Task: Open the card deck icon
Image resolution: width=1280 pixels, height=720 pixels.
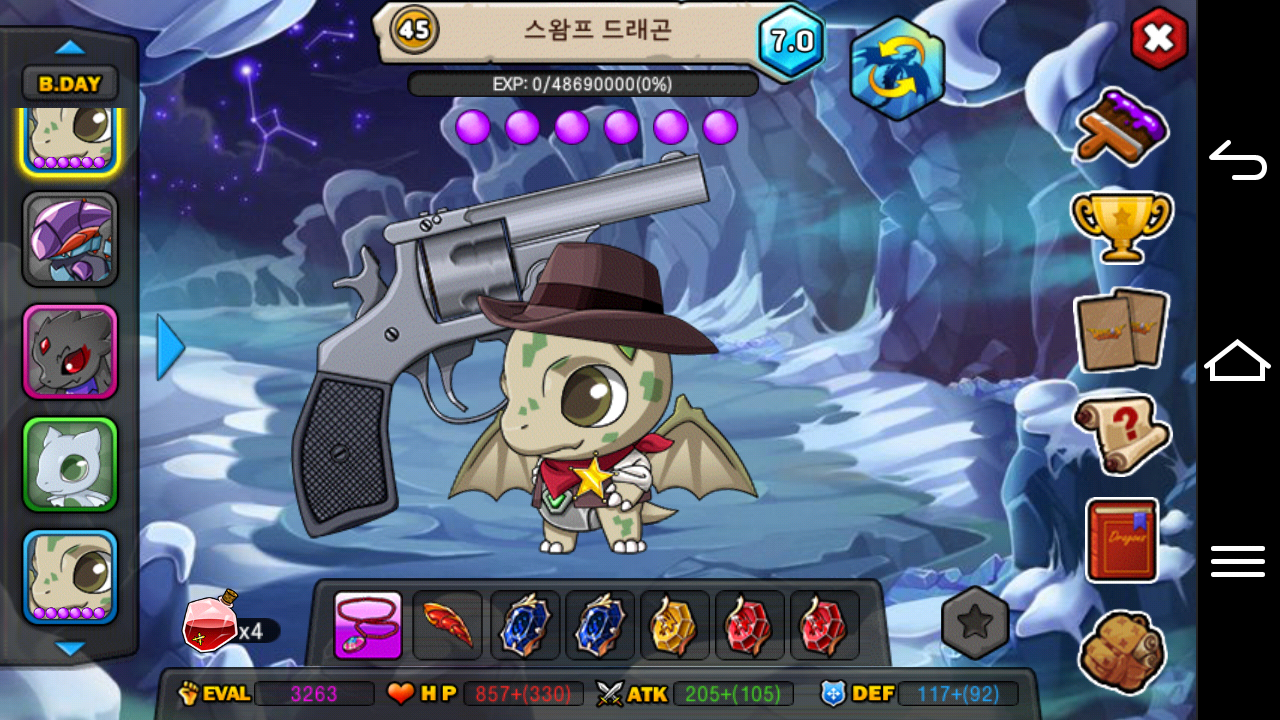Action: (1121, 329)
